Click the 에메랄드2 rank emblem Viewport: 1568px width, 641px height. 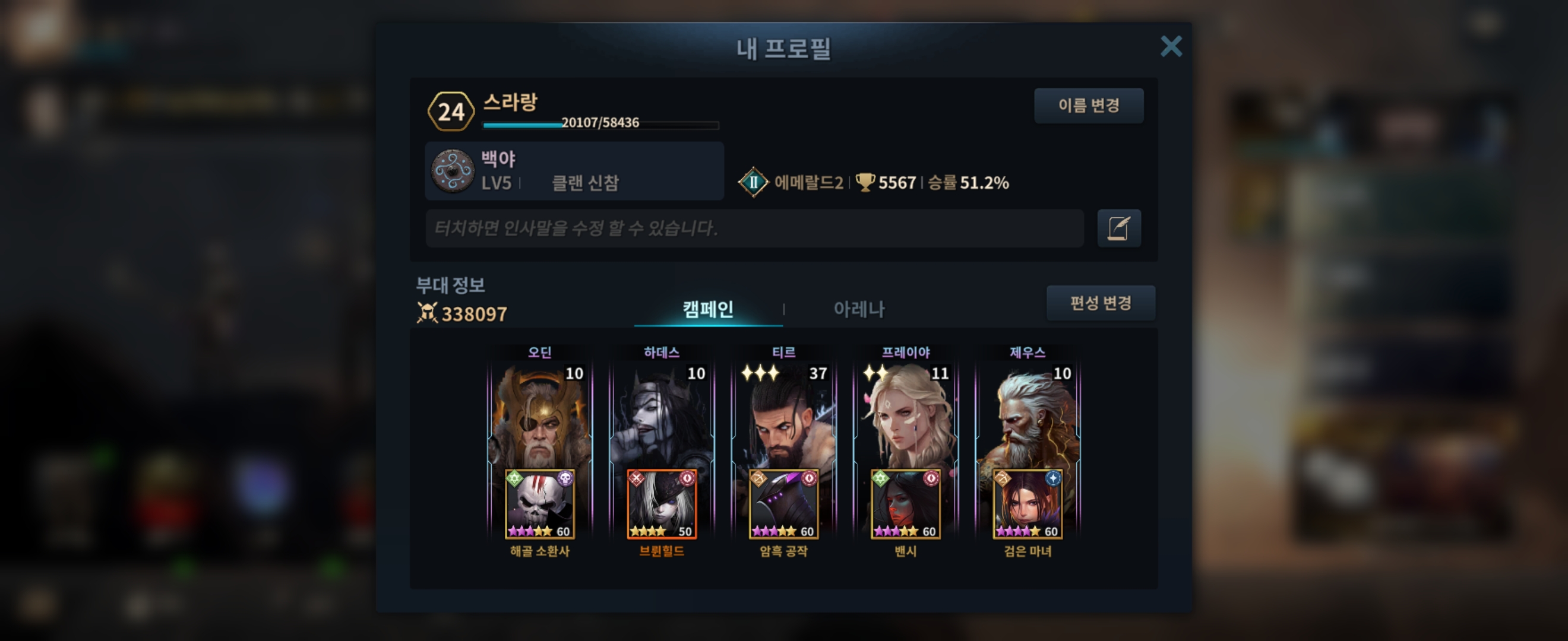pyautogui.click(x=753, y=182)
